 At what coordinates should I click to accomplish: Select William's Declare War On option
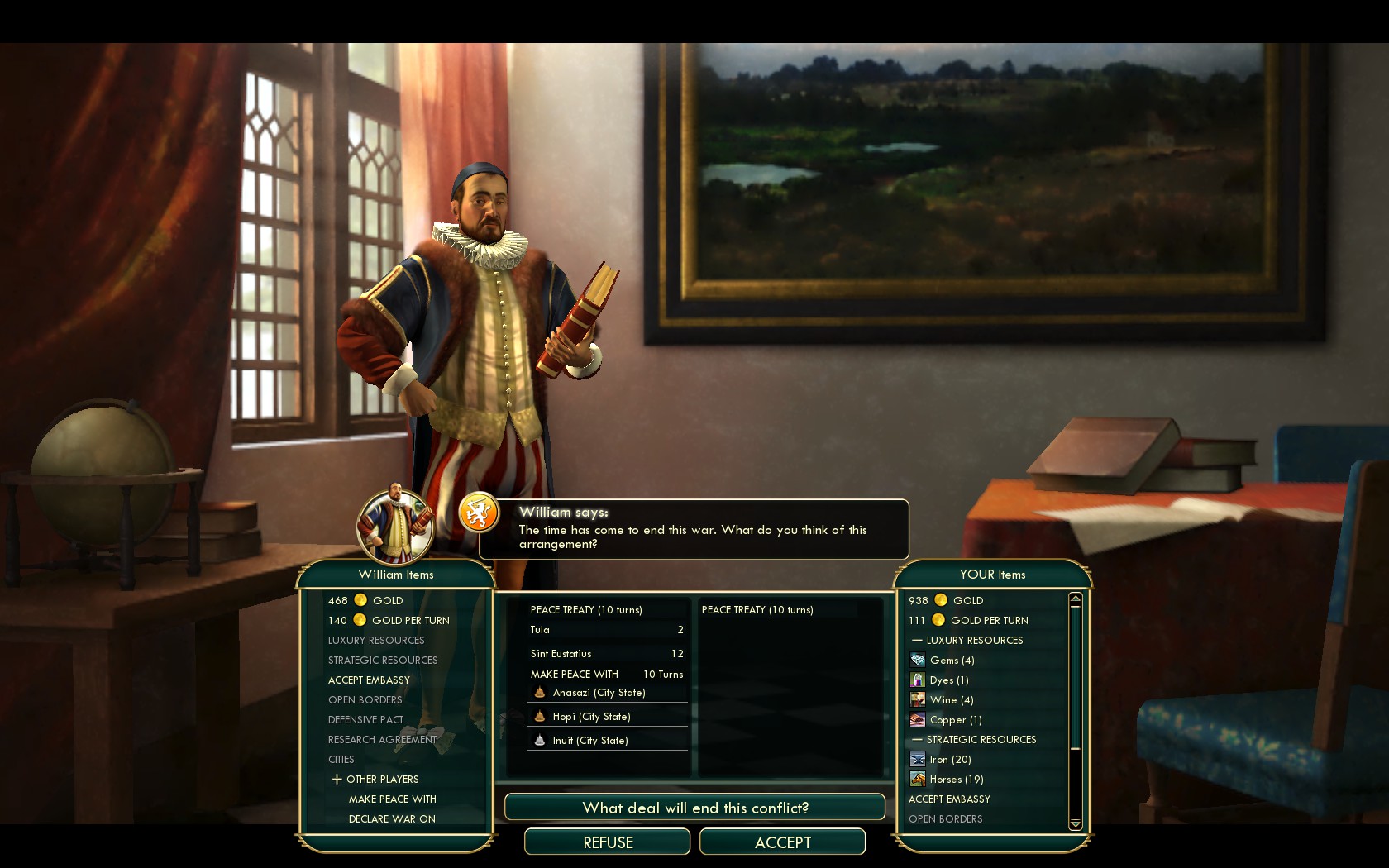tap(392, 819)
